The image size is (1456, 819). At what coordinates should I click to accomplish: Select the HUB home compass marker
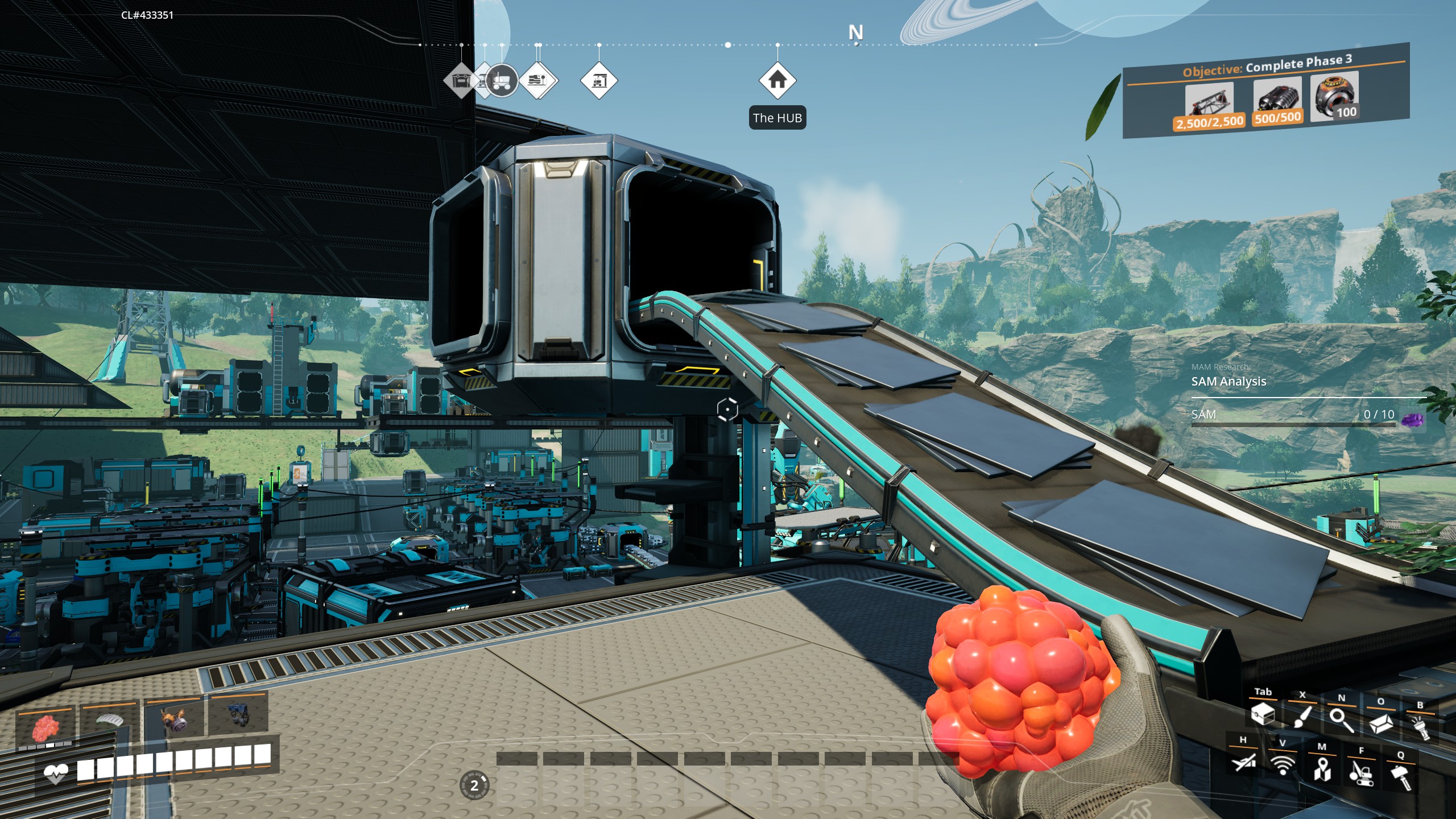pyautogui.click(x=777, y=81)
